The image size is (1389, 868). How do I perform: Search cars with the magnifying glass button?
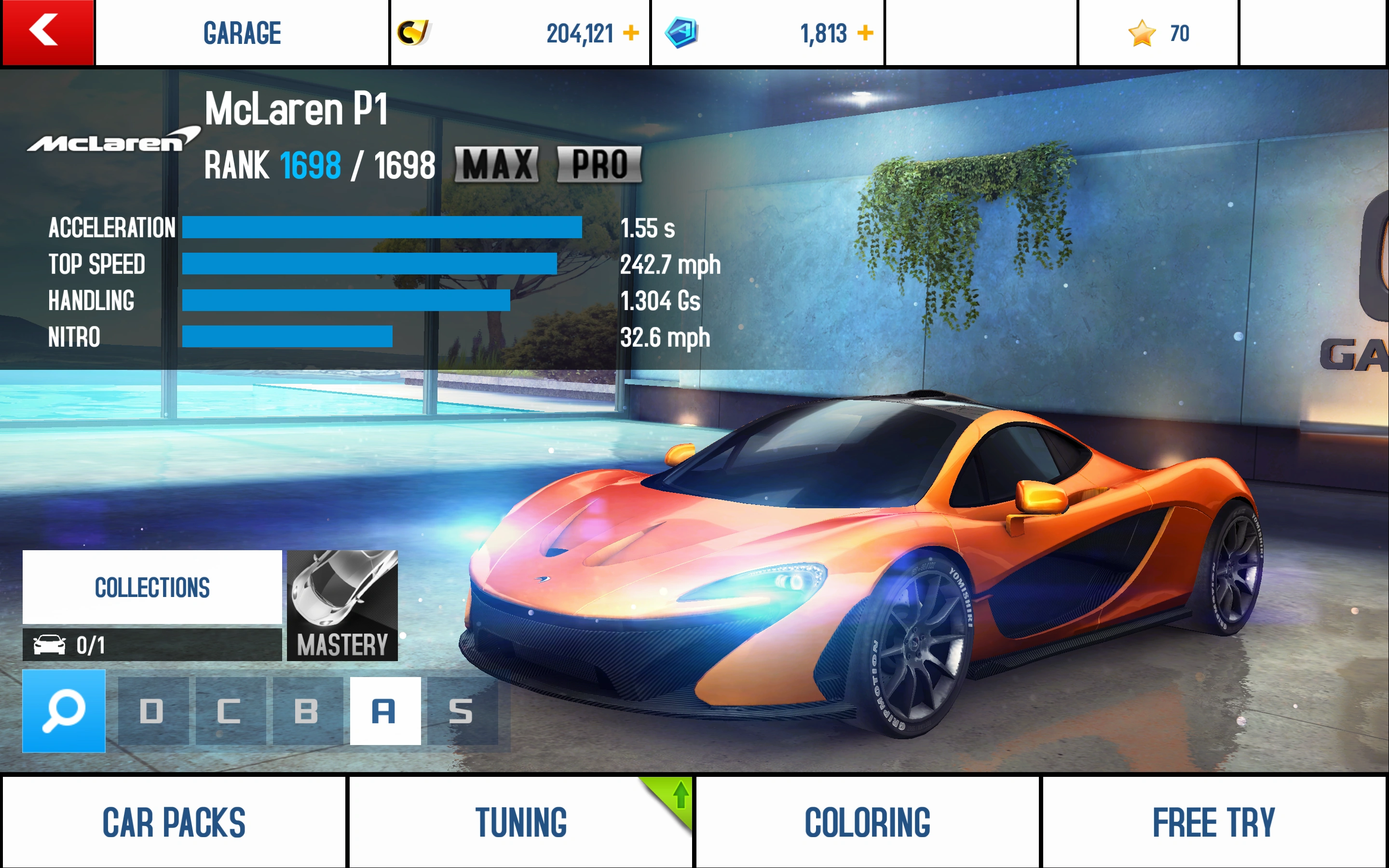click(64, 711)
